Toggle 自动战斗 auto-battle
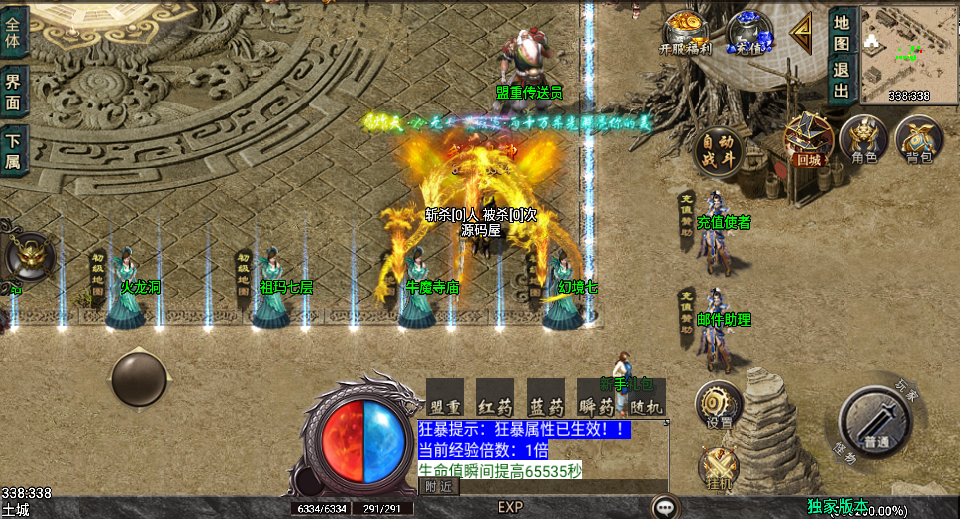This screenshot has width=960, height=519. (x=718, y=151)
